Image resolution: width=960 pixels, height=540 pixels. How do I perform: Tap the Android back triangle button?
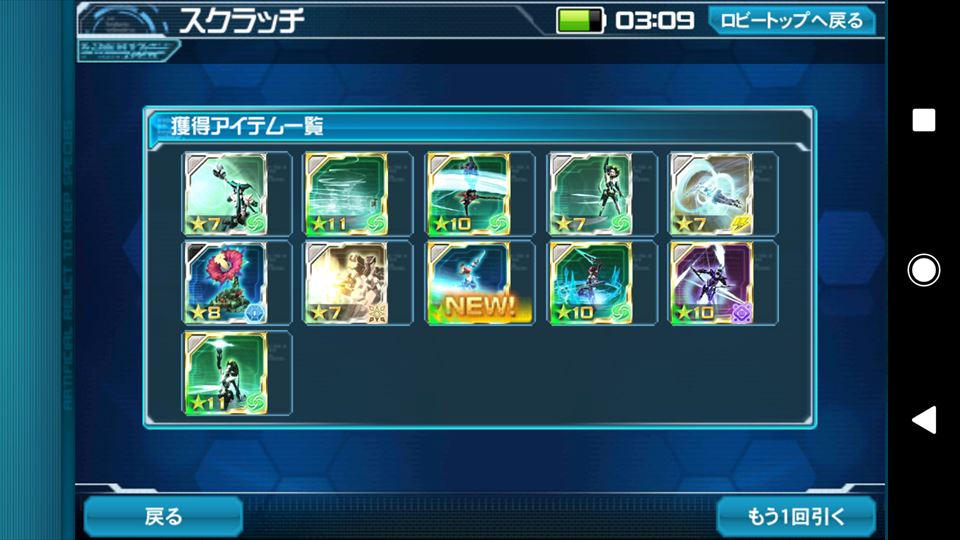(923, 419)
